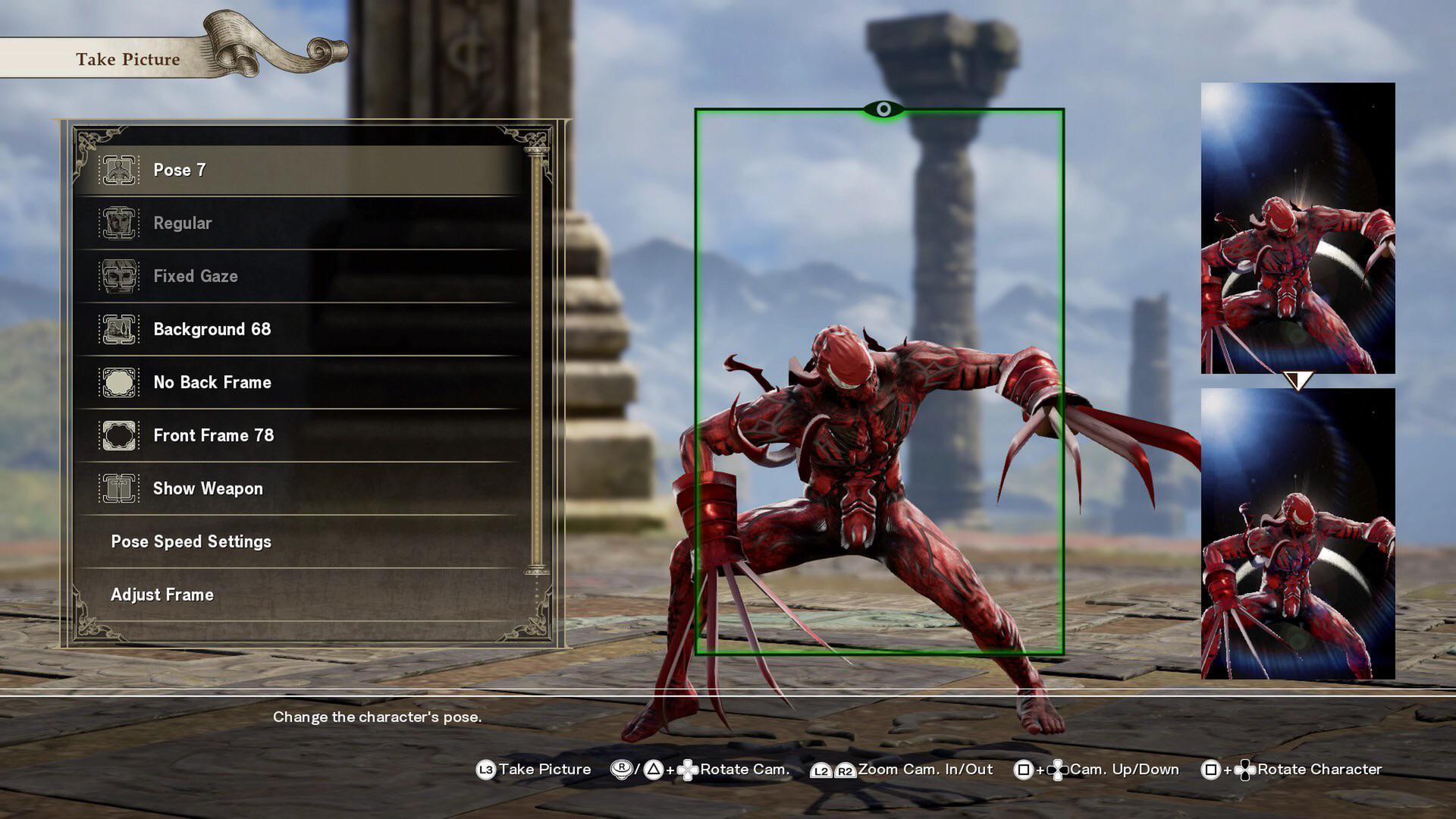Select Adjust Frame from the menu
The width and height of the screenshot is (1456, 819).
[162, 595]
